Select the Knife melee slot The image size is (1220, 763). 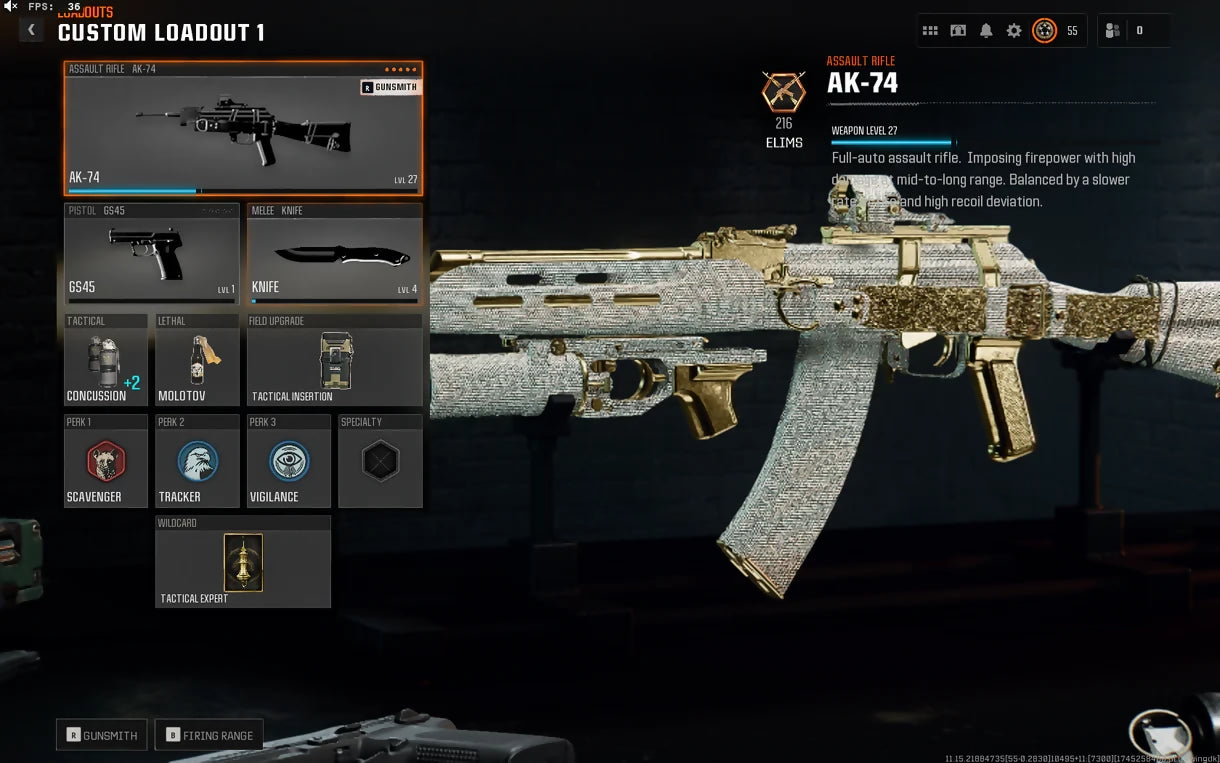point(334,254)
